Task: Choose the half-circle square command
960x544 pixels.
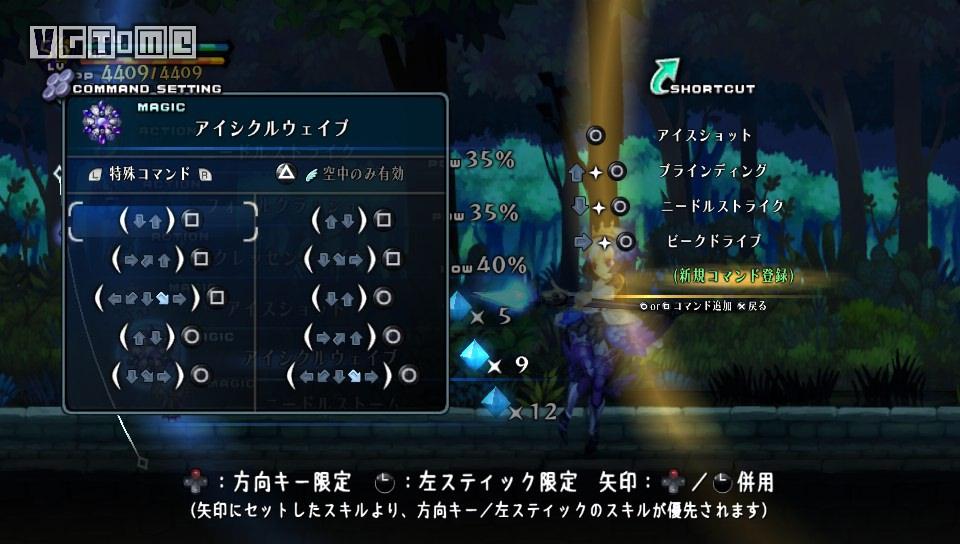Action: click(158, 297)
